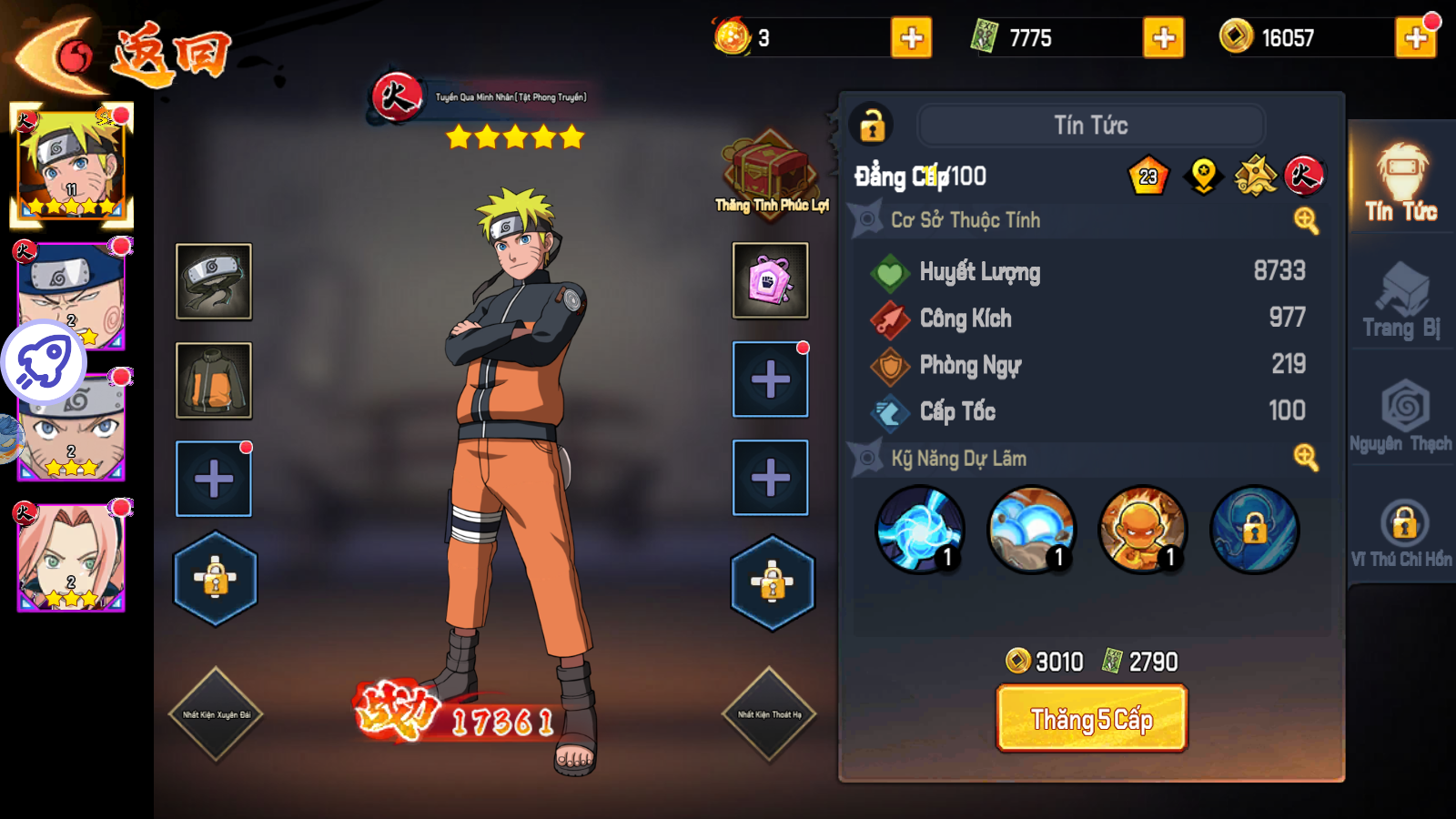Select the locked Vĩ Thú Chi Hồn tab
This screenshot has height=819, width=1456.
point(1401,533)
